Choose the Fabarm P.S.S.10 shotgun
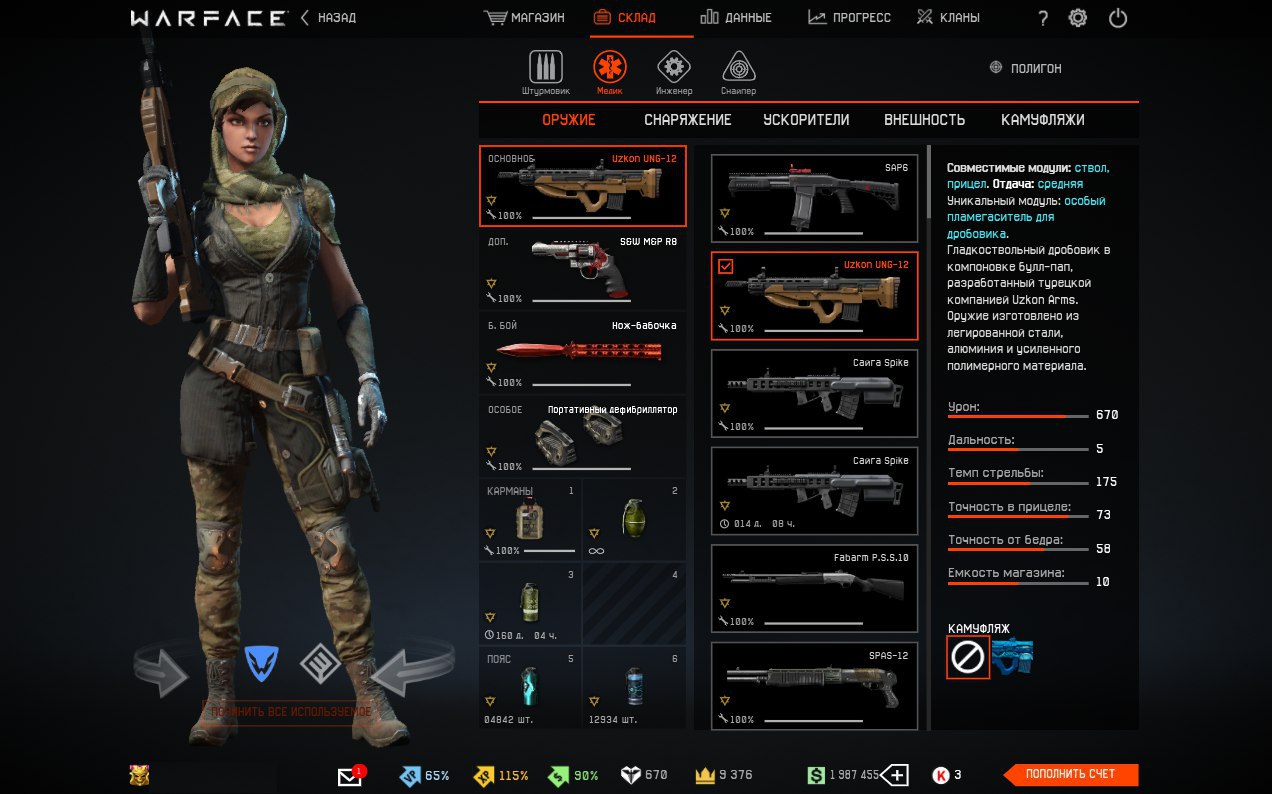This screenshot has height=794, width=1272. (x=814, y=588)
